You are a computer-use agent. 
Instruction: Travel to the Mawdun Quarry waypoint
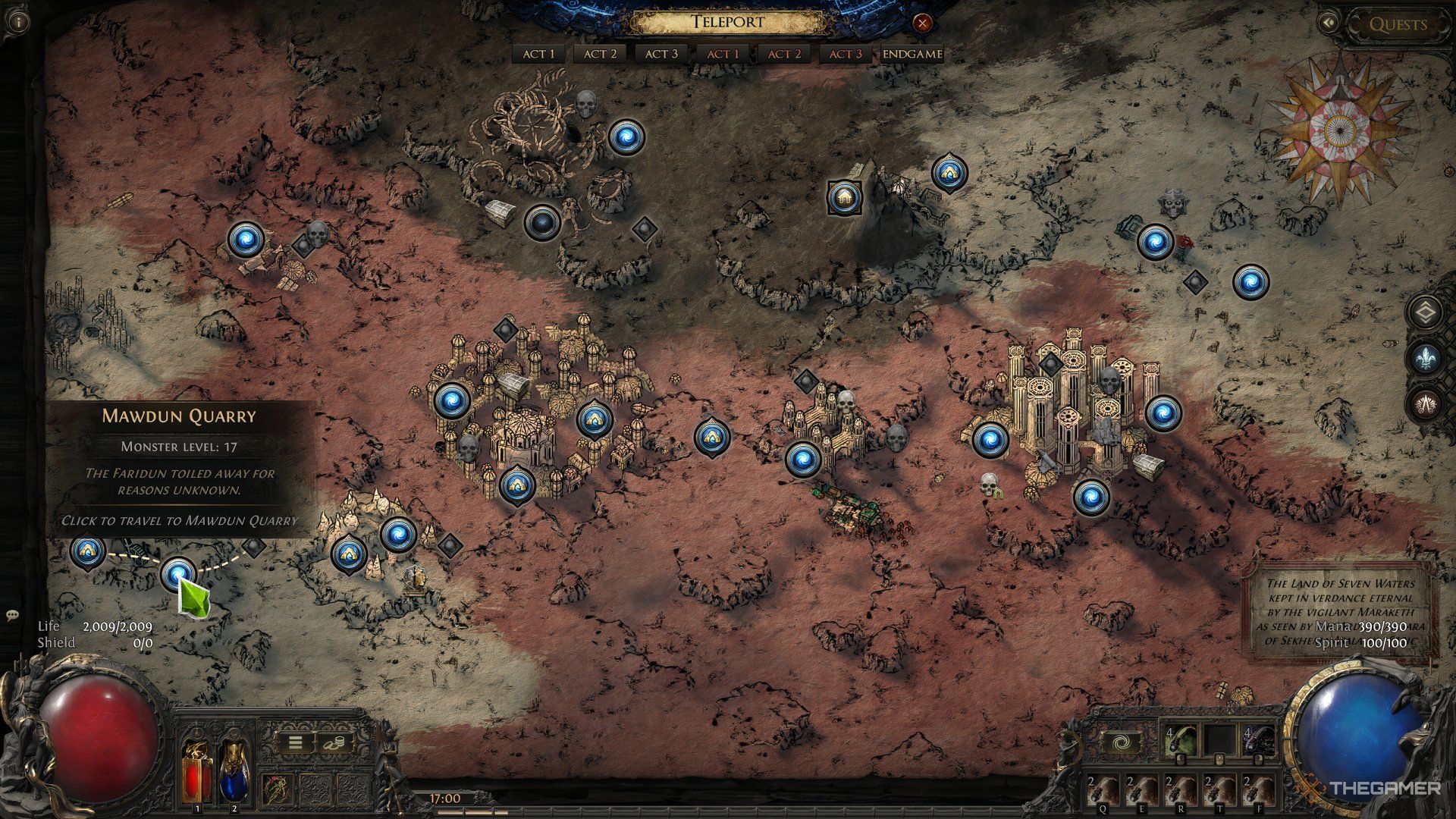click(179, 575)
